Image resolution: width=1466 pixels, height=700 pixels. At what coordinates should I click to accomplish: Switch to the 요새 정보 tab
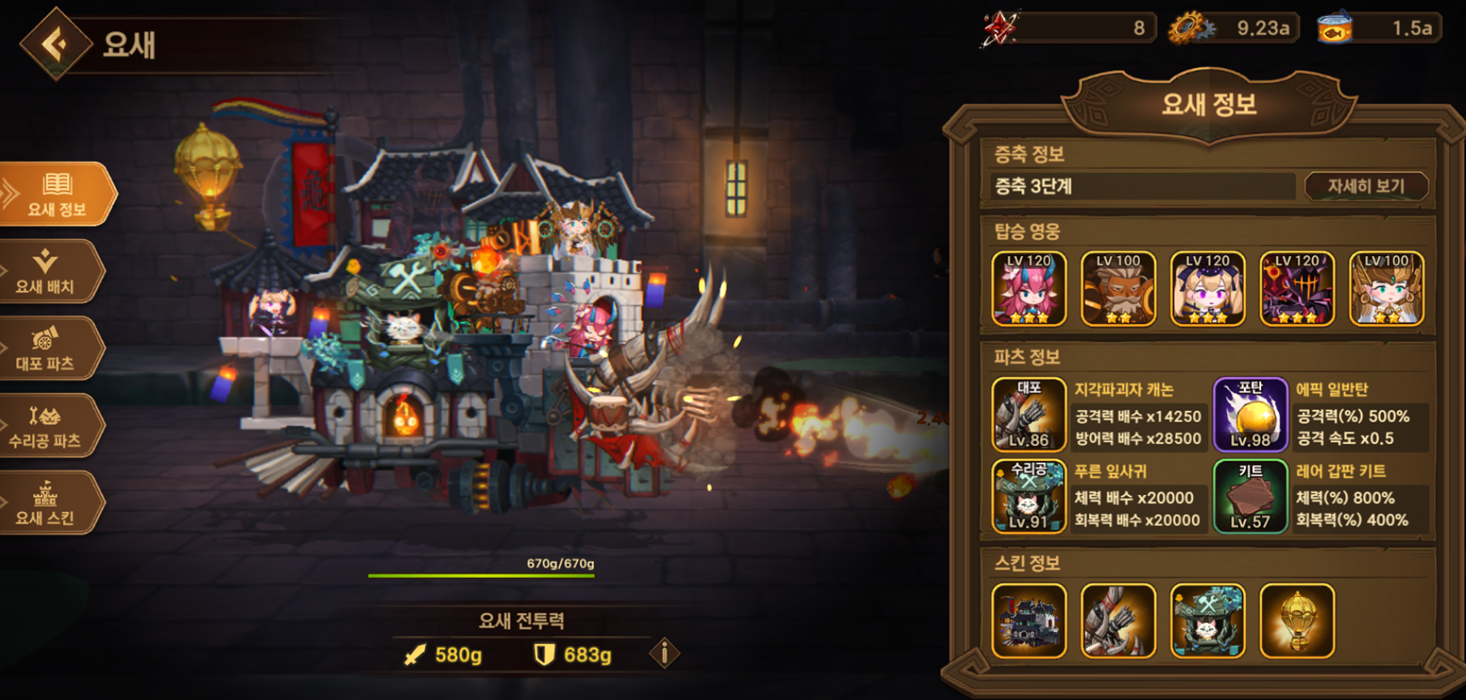point(56,194)
